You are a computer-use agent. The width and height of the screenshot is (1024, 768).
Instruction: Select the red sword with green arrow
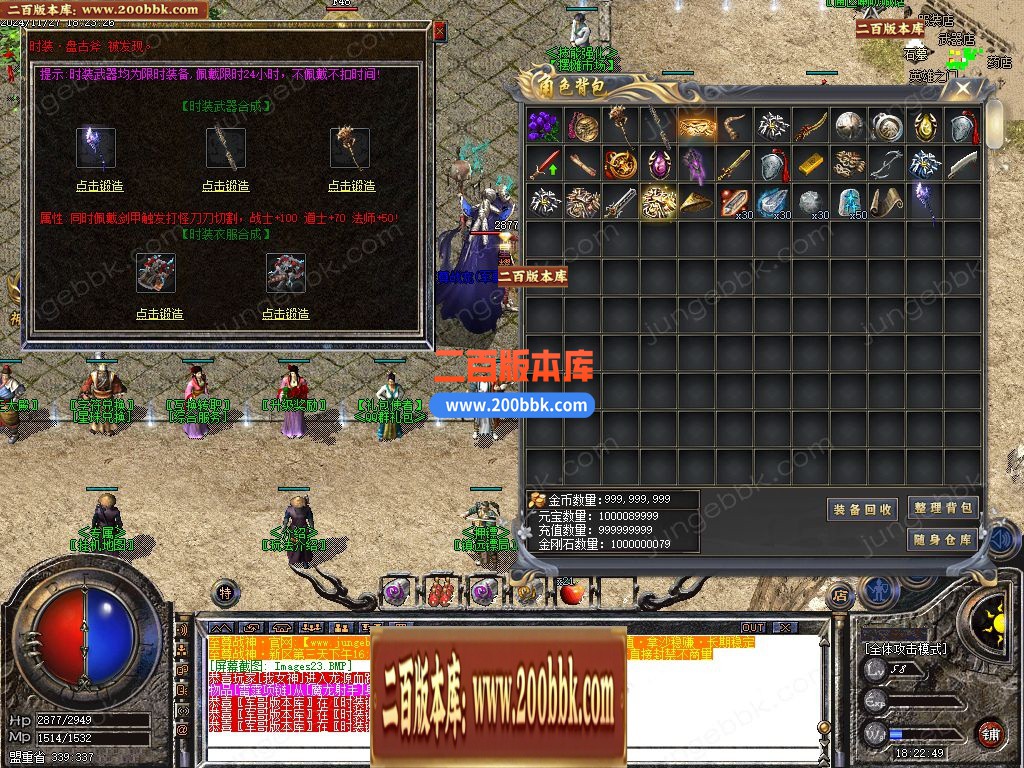point(544,164)
